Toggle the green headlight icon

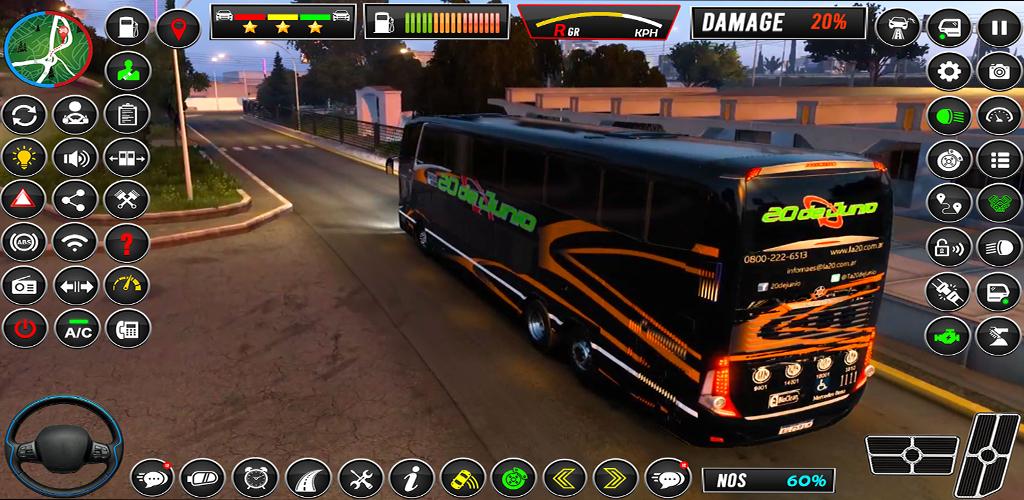pos(949,115)
